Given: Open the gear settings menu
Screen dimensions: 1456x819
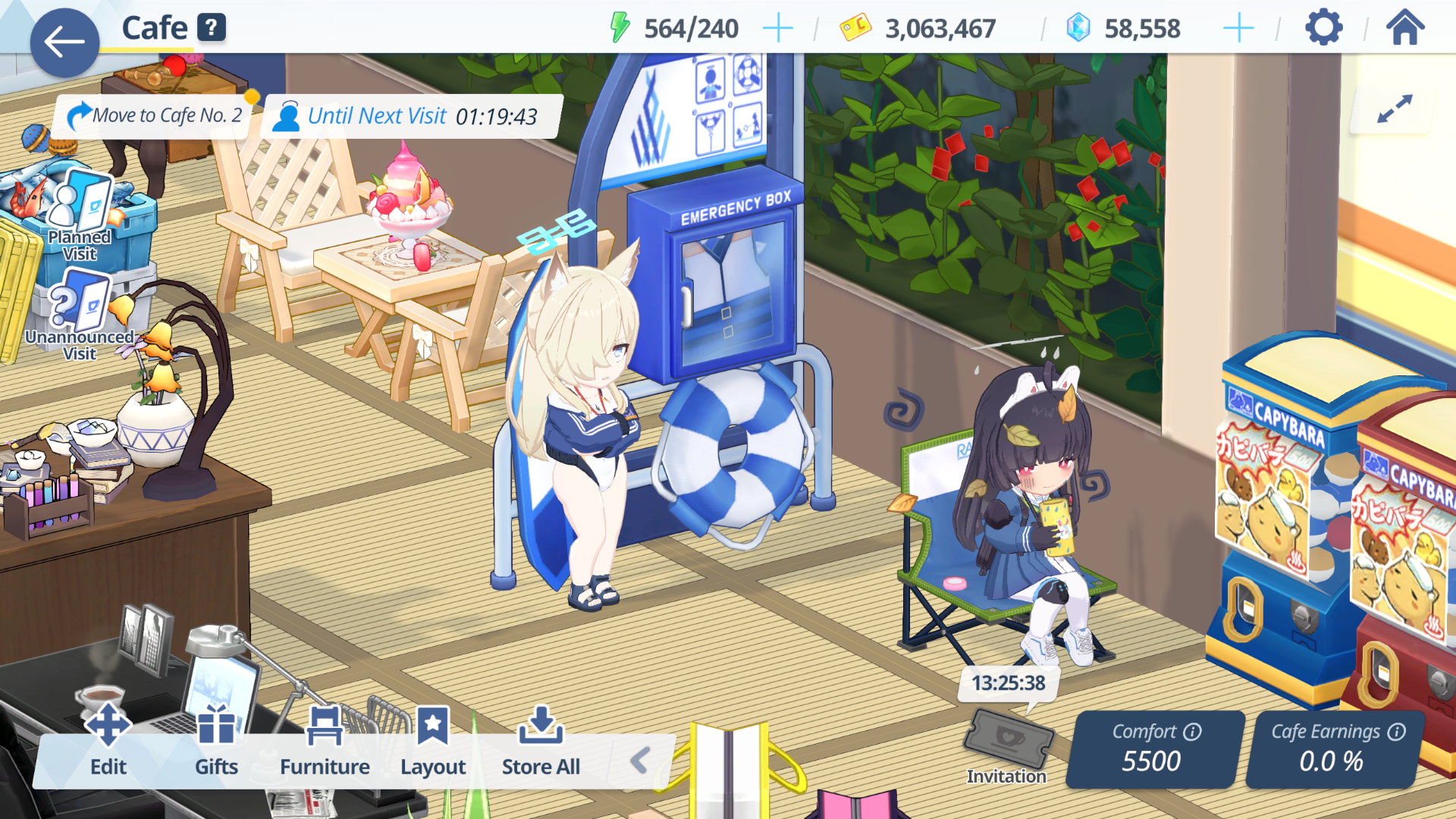Looking at the screenshot, I should (x=1323, y=29).
